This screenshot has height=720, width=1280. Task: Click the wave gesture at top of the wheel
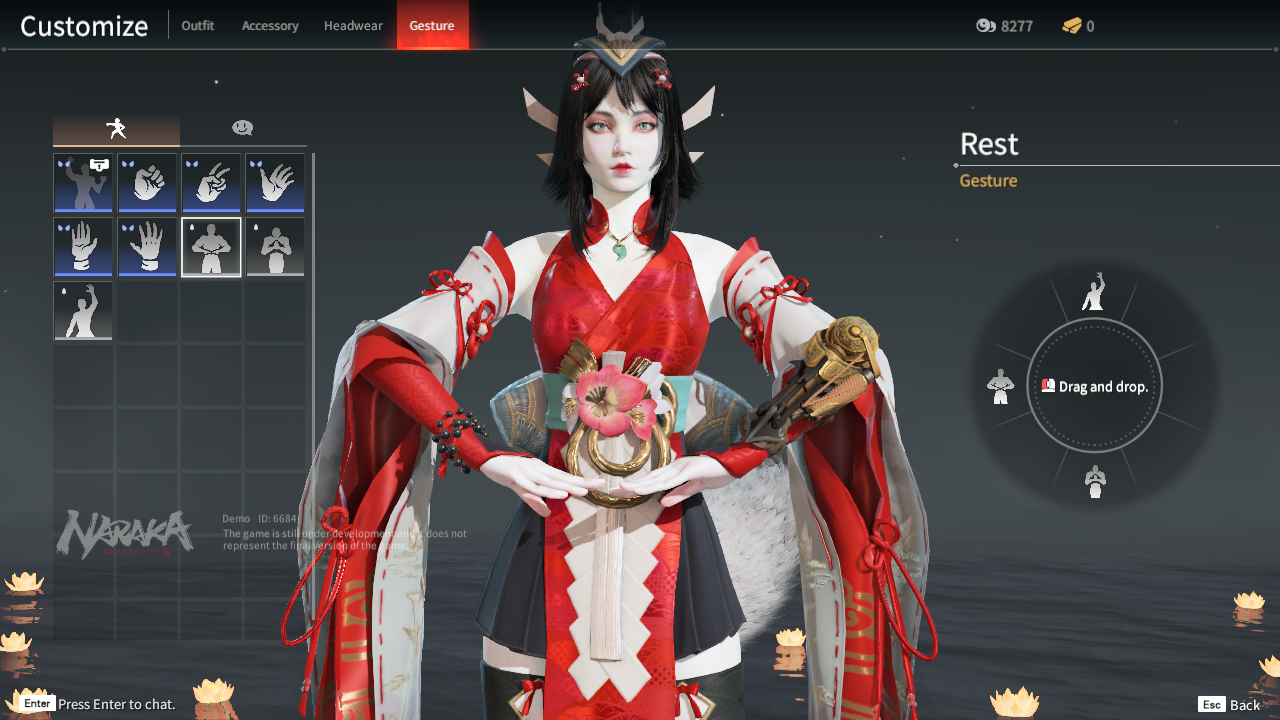tap(1094, 292)
